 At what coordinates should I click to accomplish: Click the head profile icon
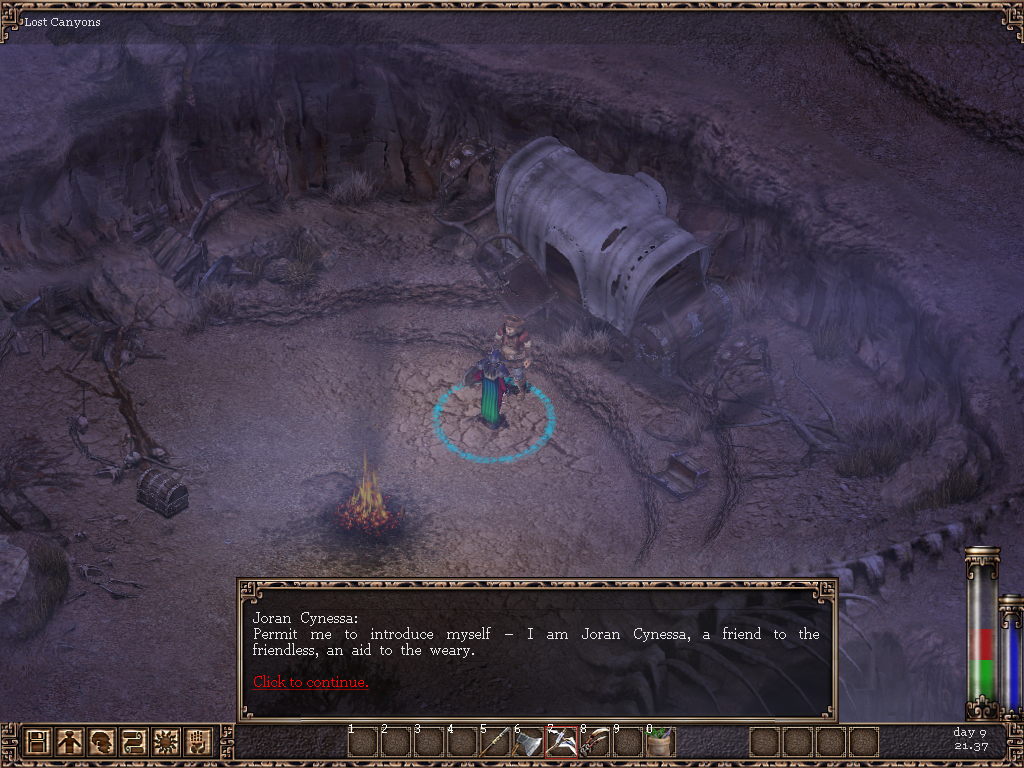(102, 742)
